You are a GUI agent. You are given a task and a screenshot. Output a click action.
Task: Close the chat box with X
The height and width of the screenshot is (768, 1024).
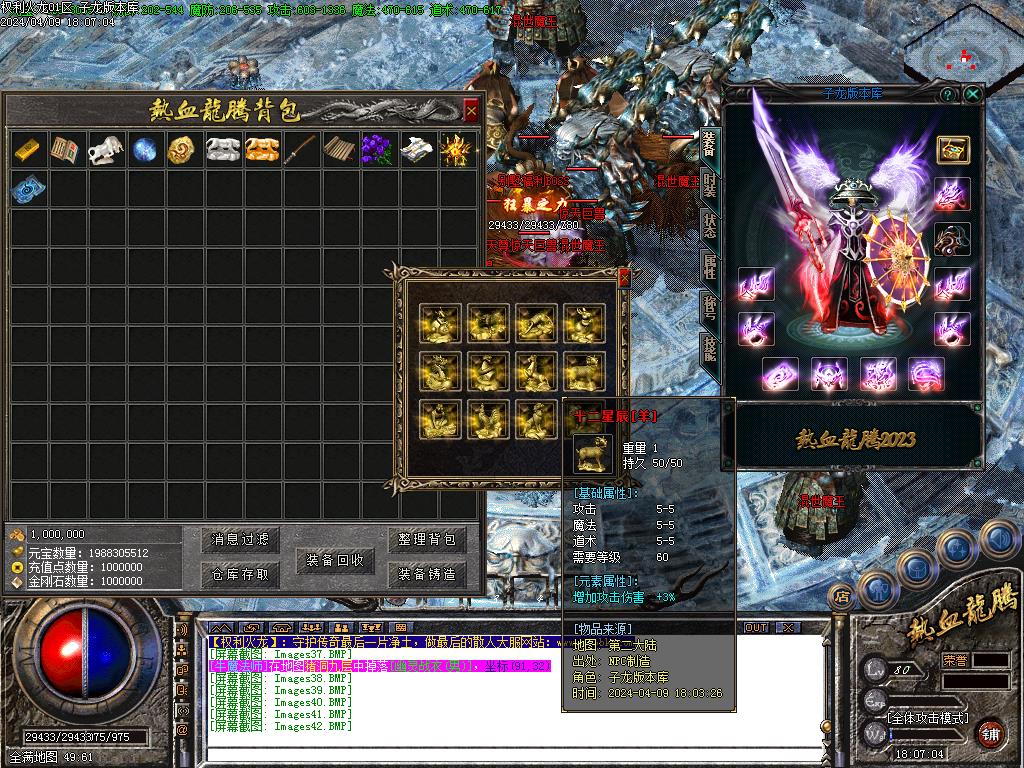pyautogui.click(x=787, y=627)
